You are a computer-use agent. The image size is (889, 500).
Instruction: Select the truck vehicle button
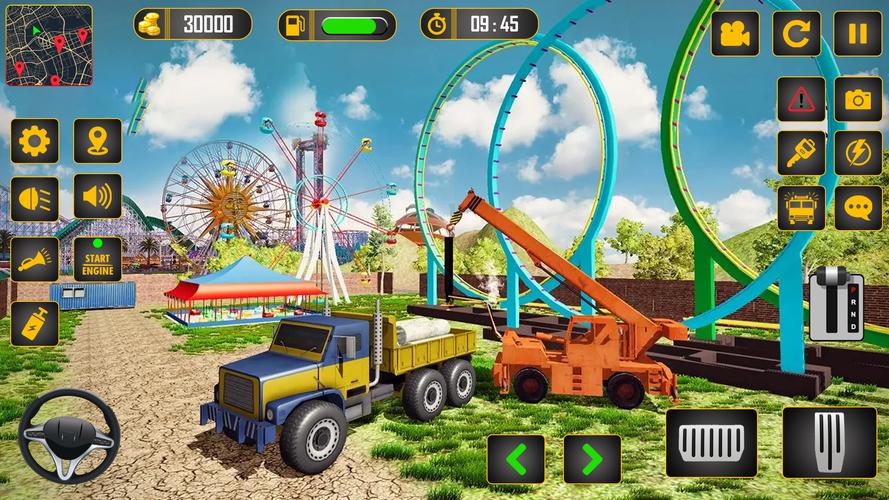point(801,208)
